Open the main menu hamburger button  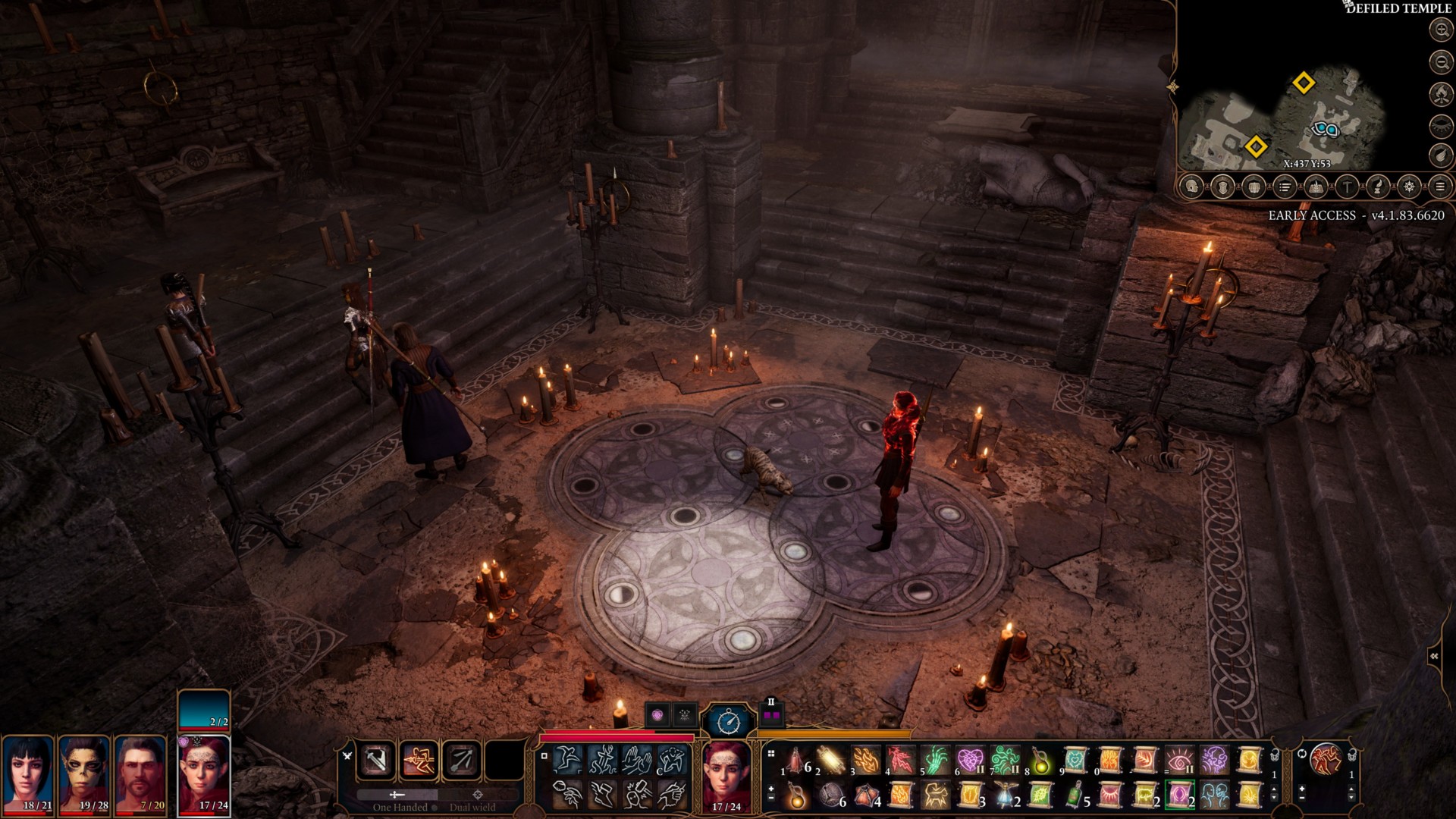pyautogui.click(x=1440, y=187)
